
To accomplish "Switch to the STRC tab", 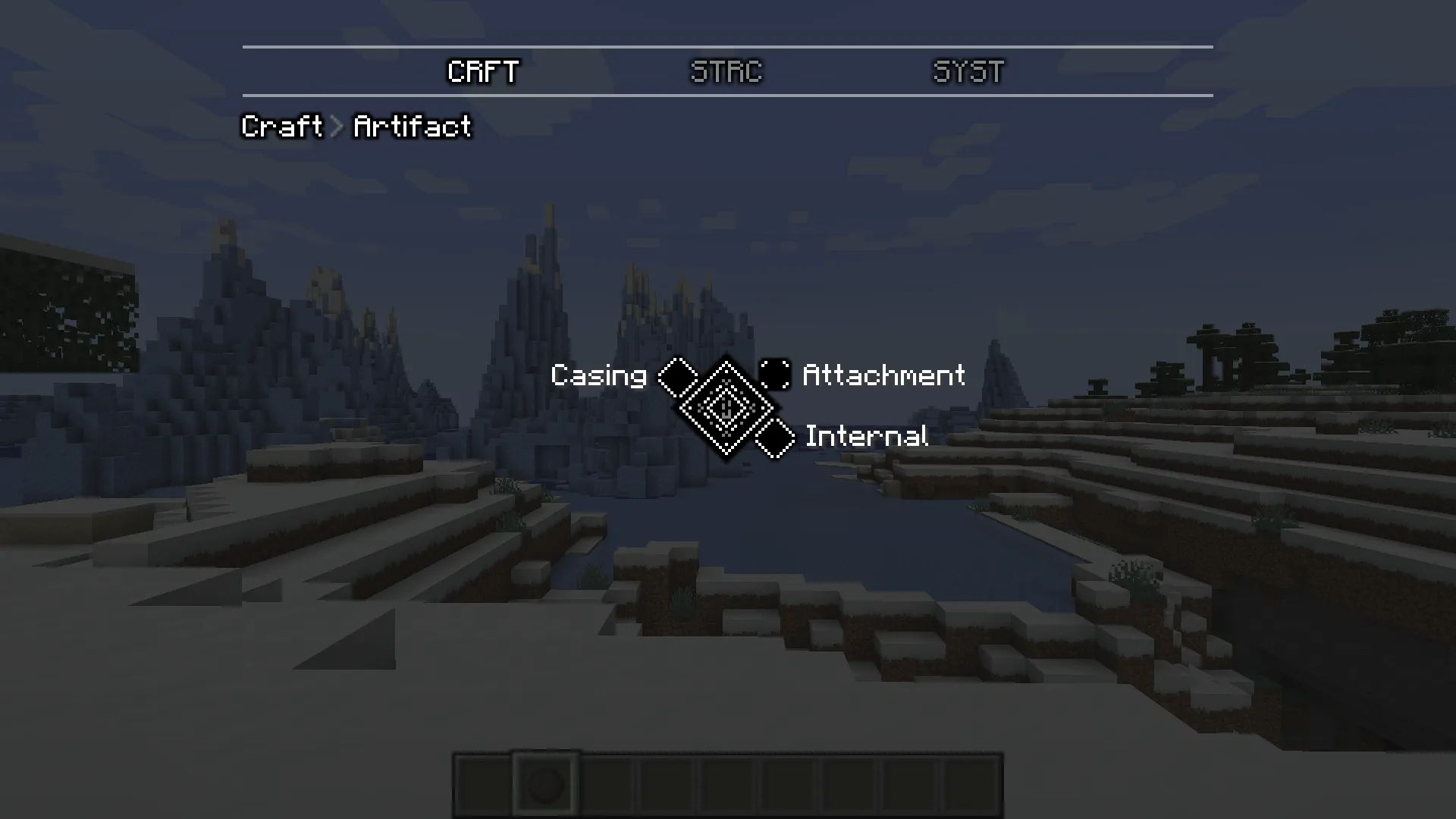I will coord(726,72).
